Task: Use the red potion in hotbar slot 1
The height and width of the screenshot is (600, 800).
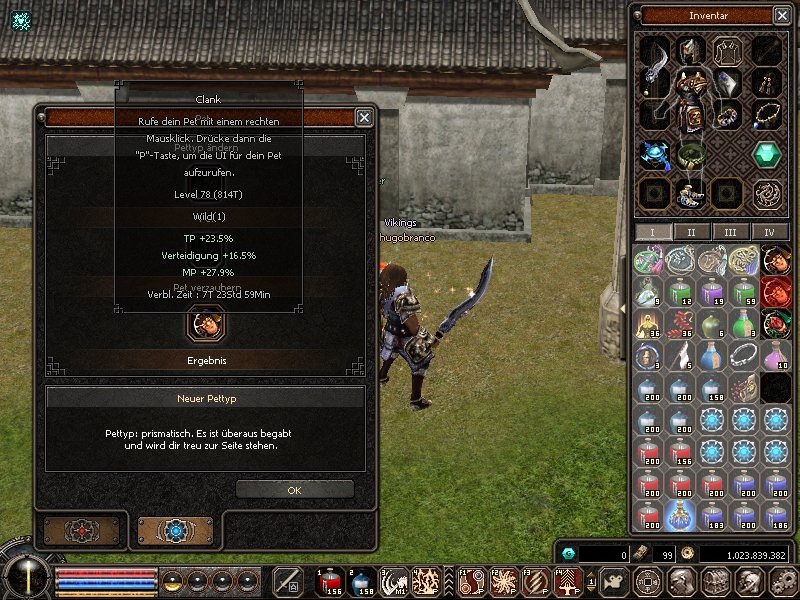Action: pyautogui.click(x=330, y=581)
